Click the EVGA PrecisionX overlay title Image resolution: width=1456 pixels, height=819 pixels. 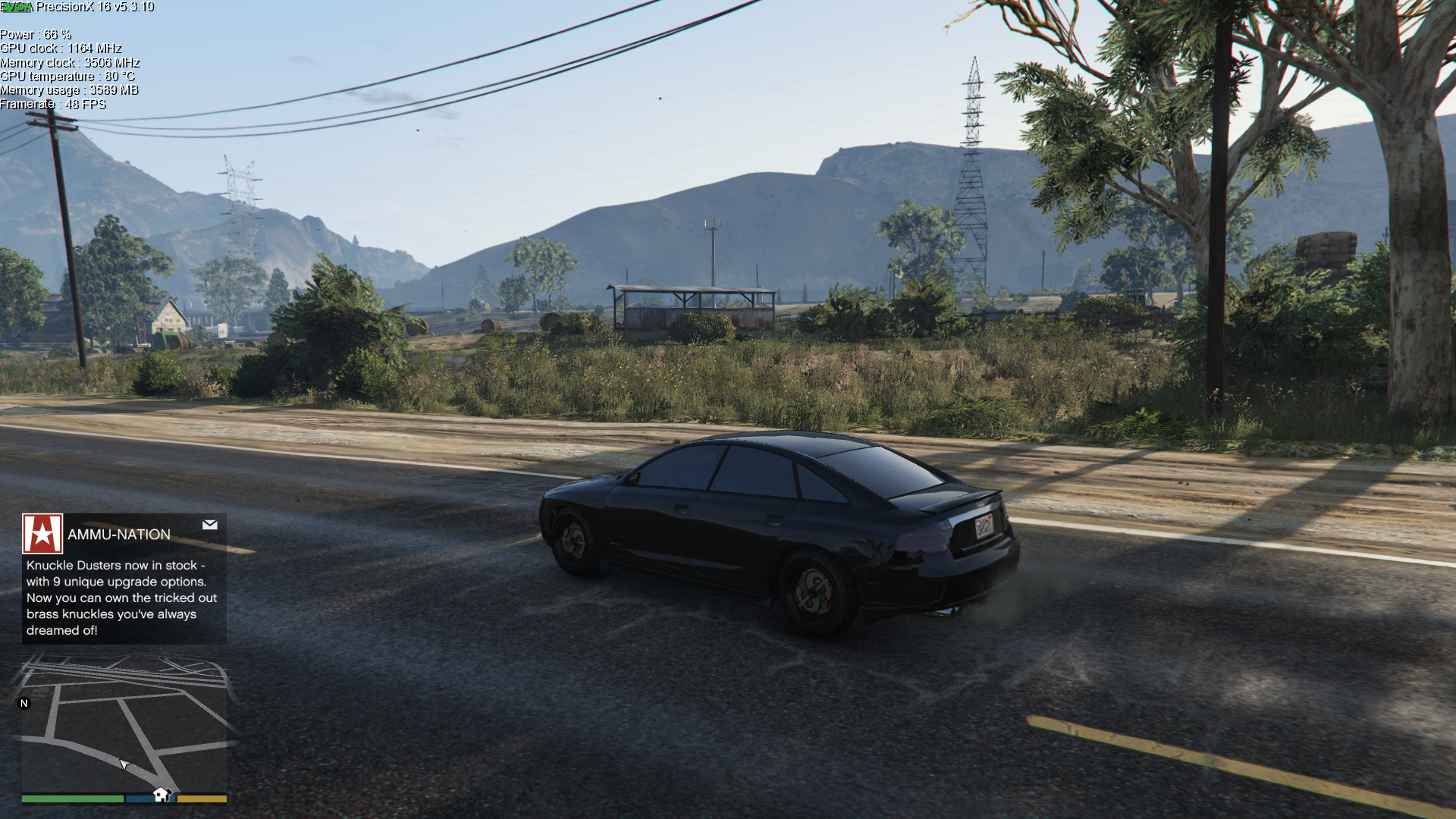point(94,7)
